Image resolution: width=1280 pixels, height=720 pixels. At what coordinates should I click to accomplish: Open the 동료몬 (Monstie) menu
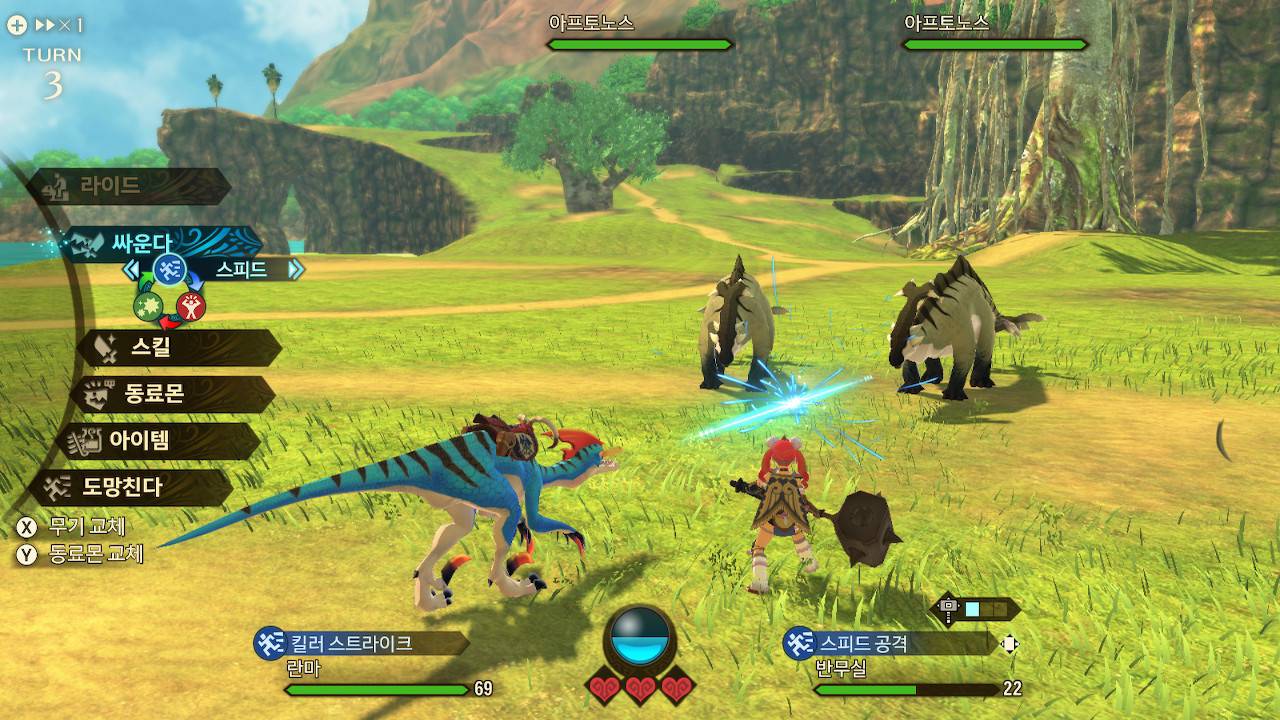(172, 395)
